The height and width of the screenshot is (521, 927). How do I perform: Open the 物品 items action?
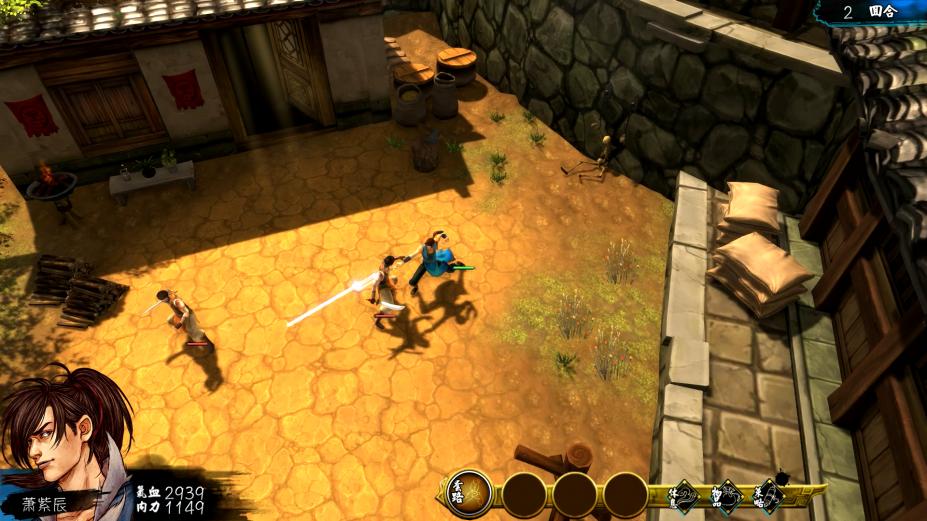click(727, 494)
